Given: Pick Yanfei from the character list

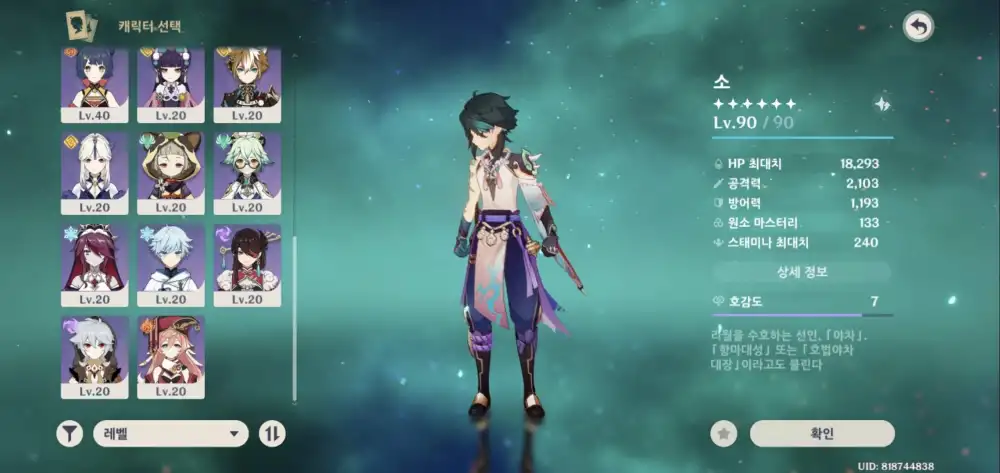Looking at the screenshot, I should point(171,352).
